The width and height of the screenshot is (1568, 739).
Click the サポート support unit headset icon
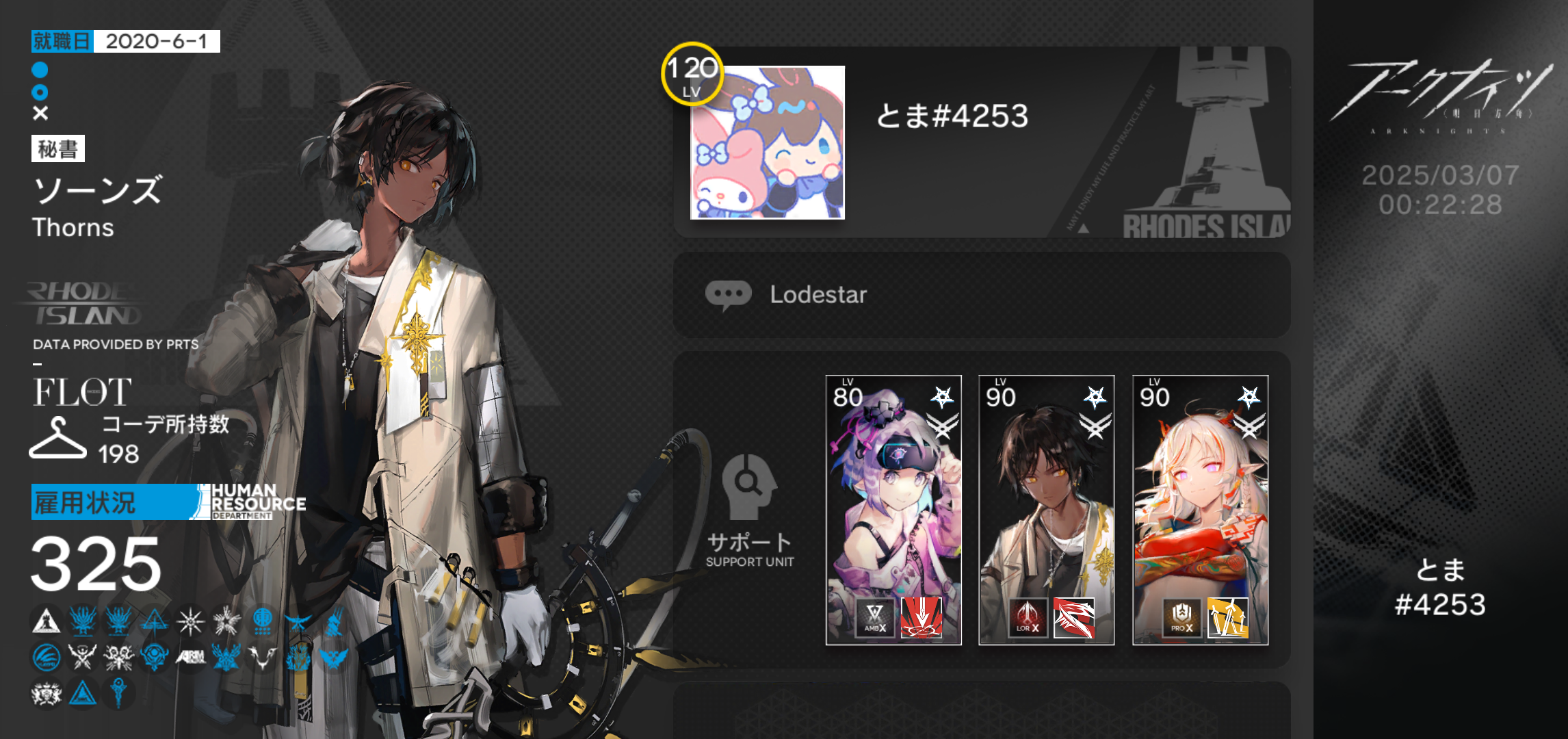[749, 487]
